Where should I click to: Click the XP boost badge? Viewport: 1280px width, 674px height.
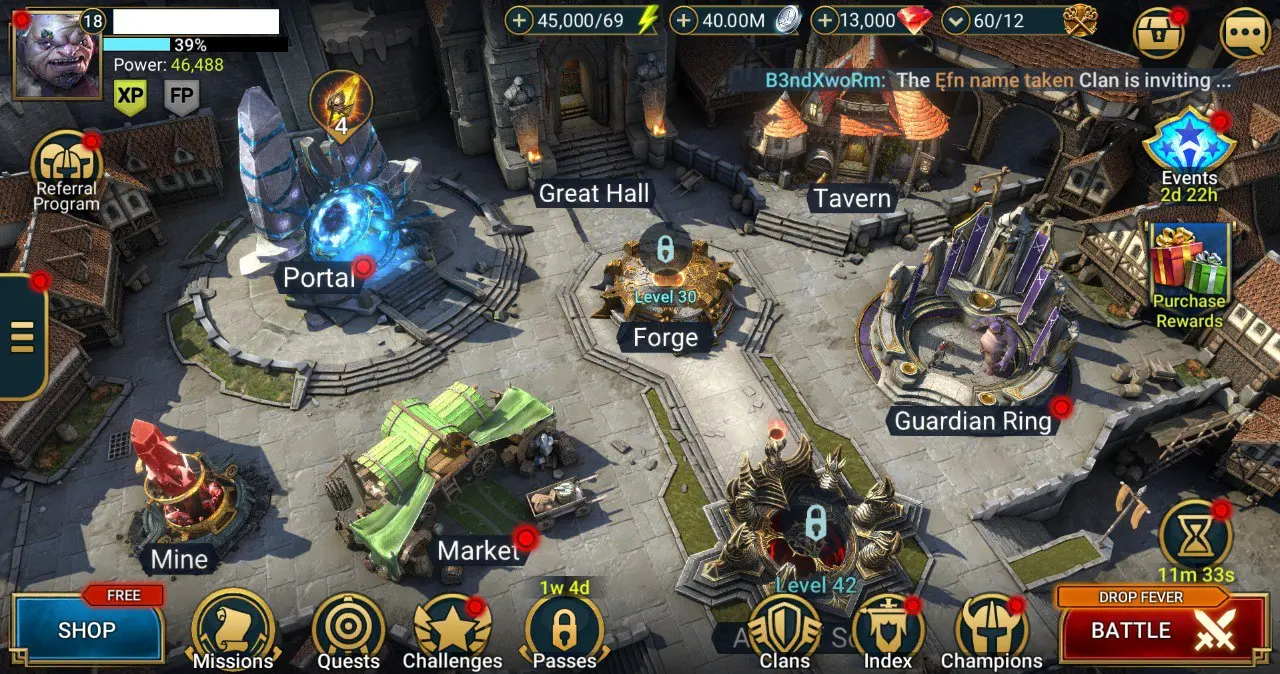(130, 96)
